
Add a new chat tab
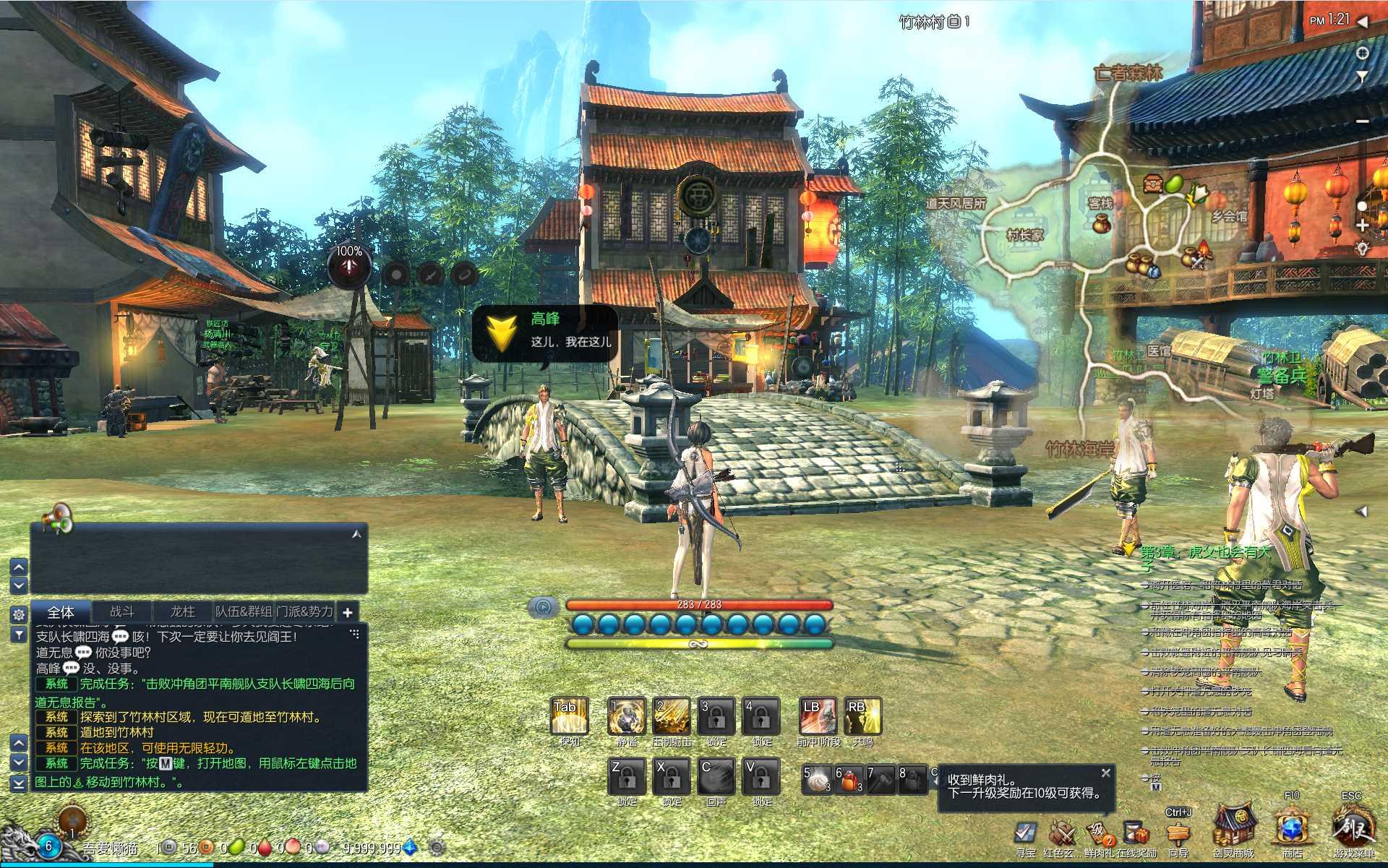(x=348, y=612)
